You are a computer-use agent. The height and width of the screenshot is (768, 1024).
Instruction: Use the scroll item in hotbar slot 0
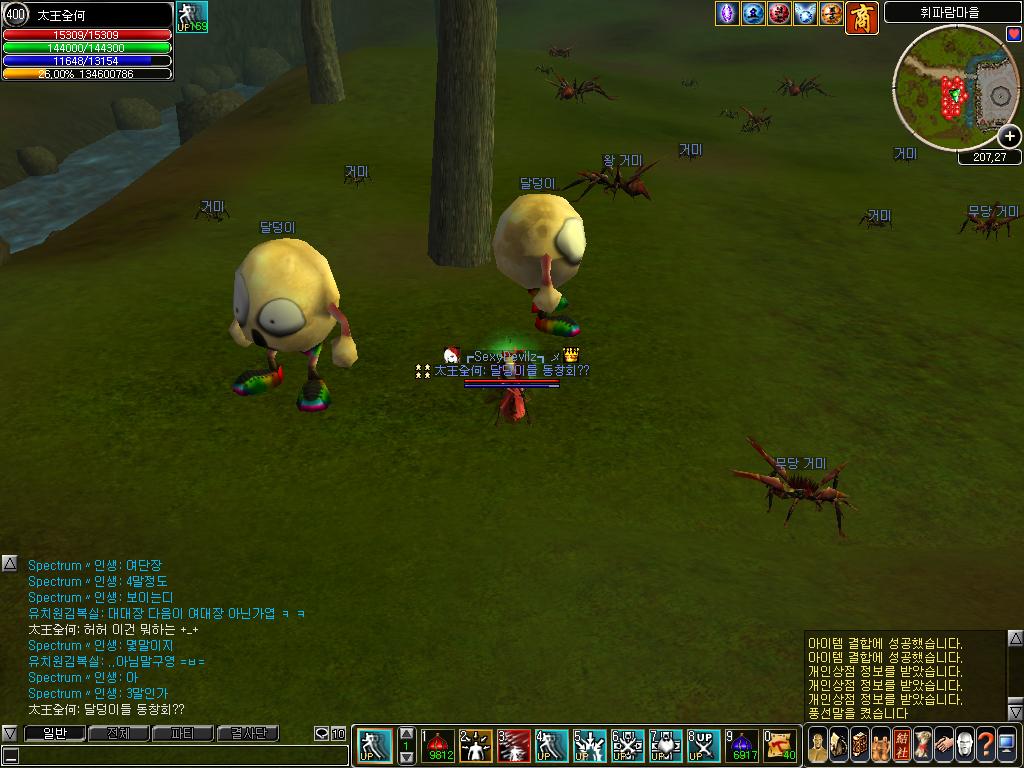(x=780, y=745)
